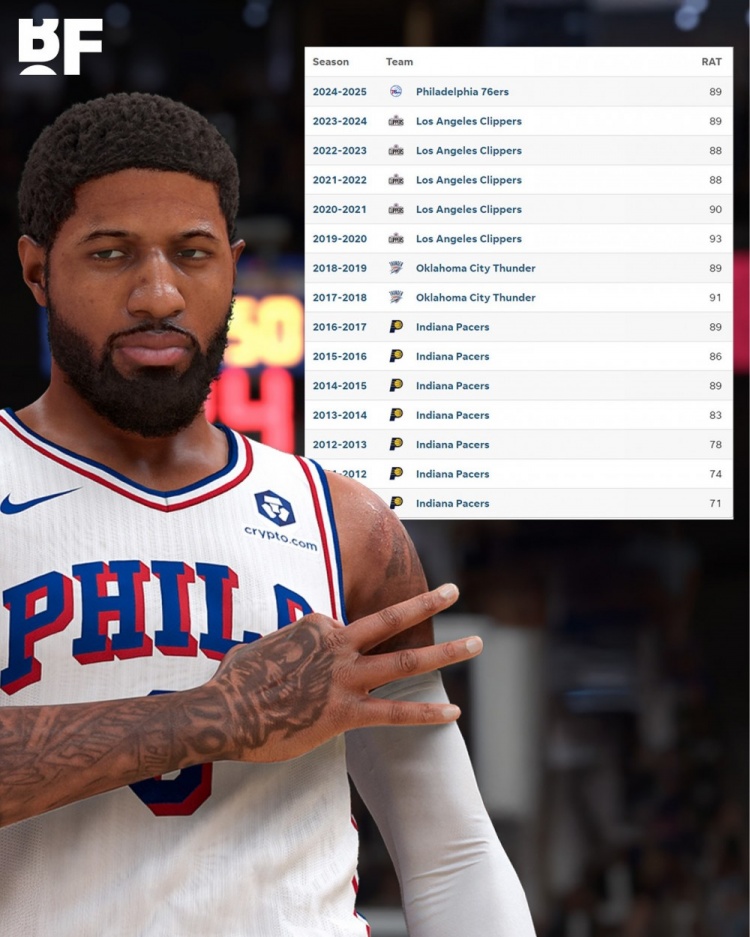
Task: Select the 2020-2021 season row
Action: 339,210
